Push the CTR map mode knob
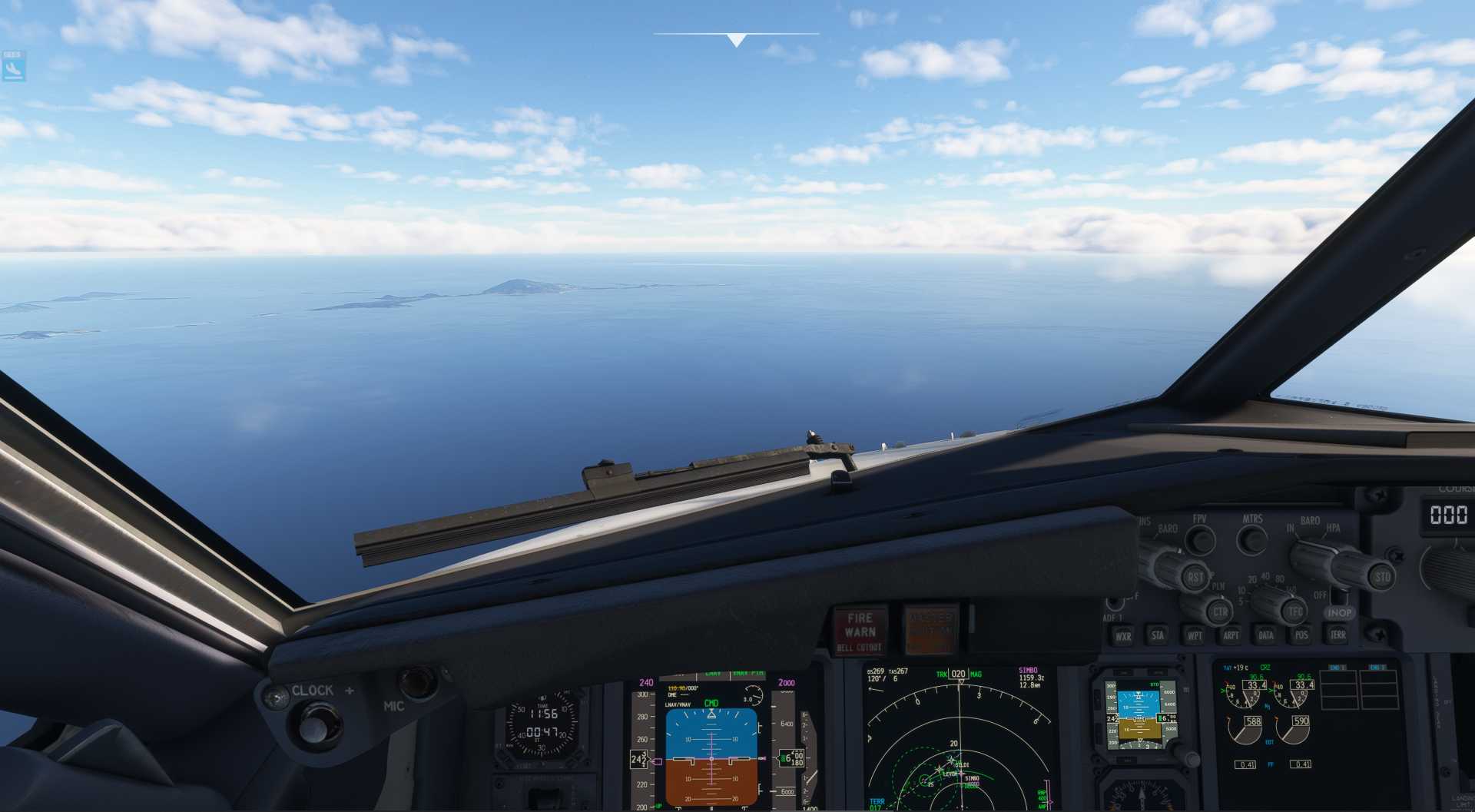1475x812 pixels. click(1219, 612)
